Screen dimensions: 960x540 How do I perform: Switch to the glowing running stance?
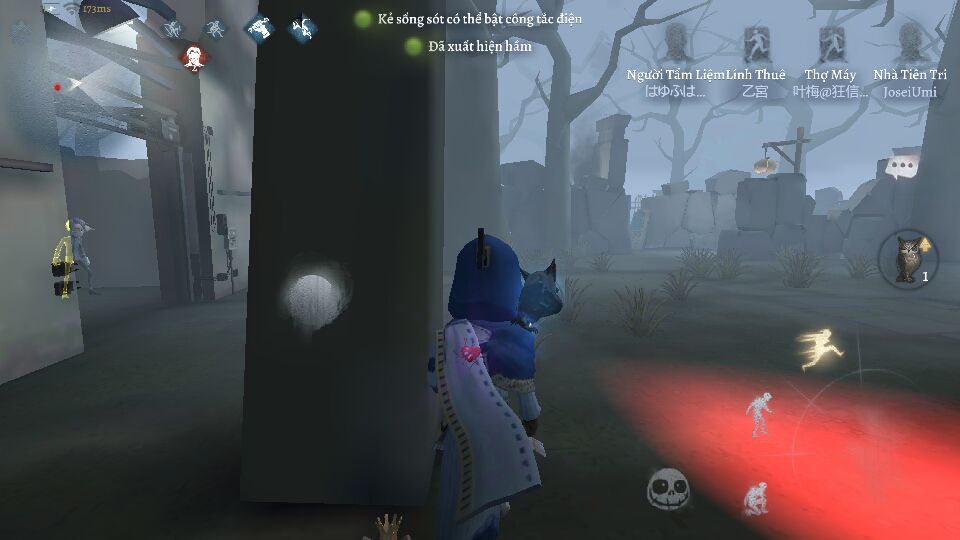coord(822,350)
